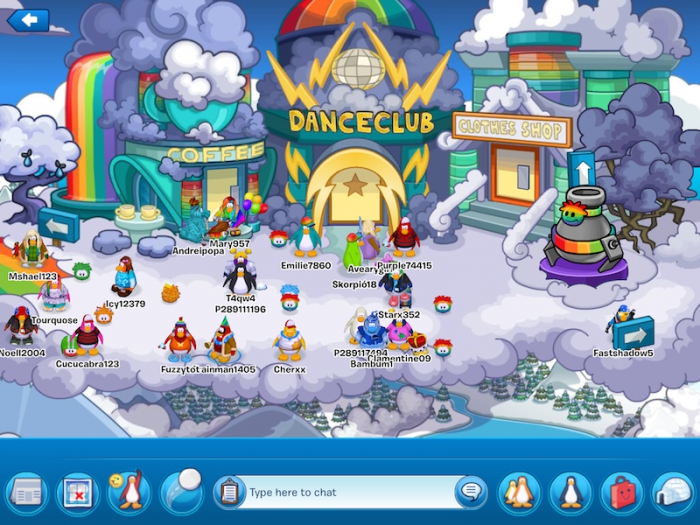Click the speech bubble send button
Image resolution: width=700 pixels, height=525 pixels.
(x=470, y=492)
